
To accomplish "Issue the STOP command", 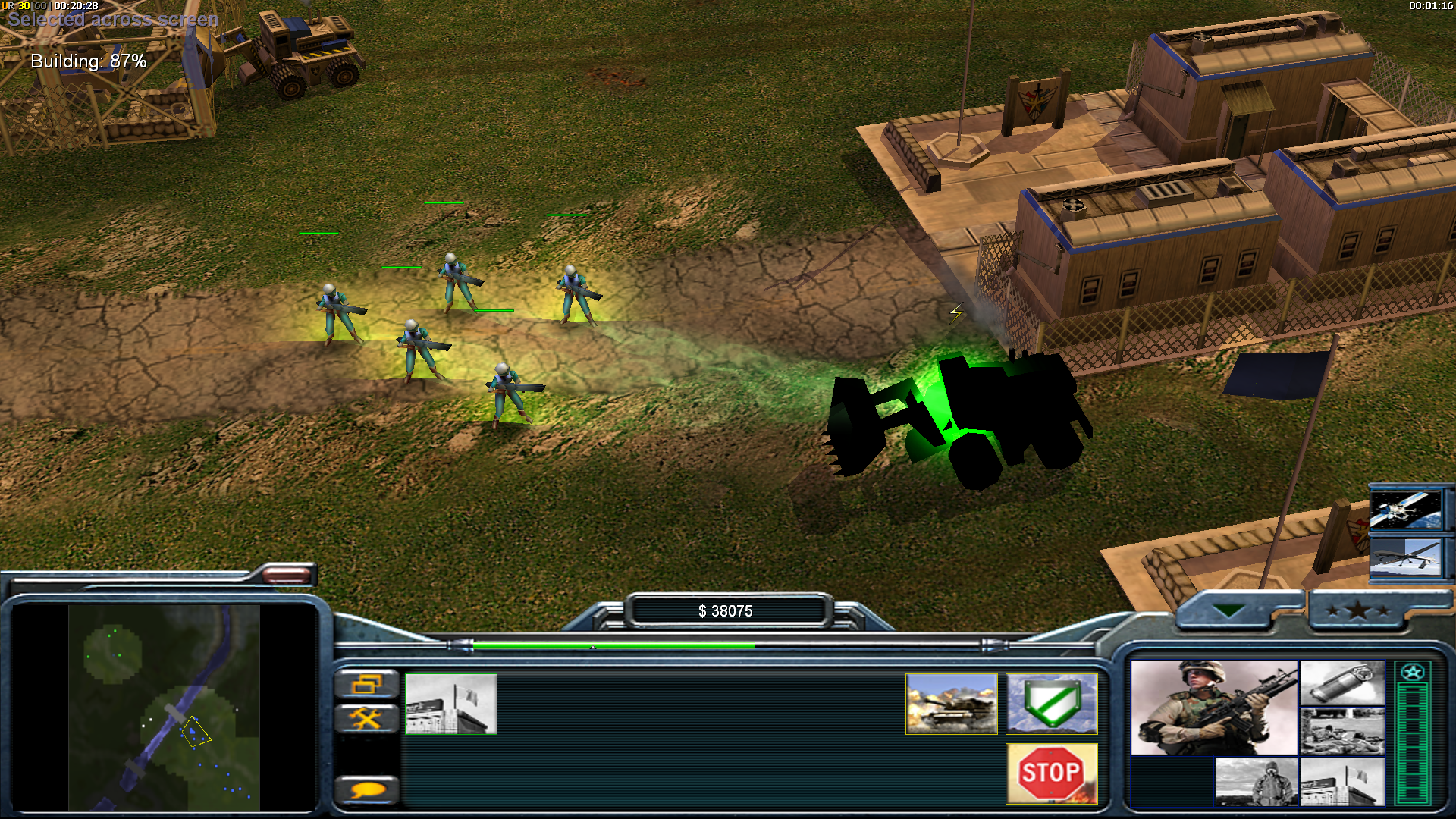I will click(x=1051, y=773).
